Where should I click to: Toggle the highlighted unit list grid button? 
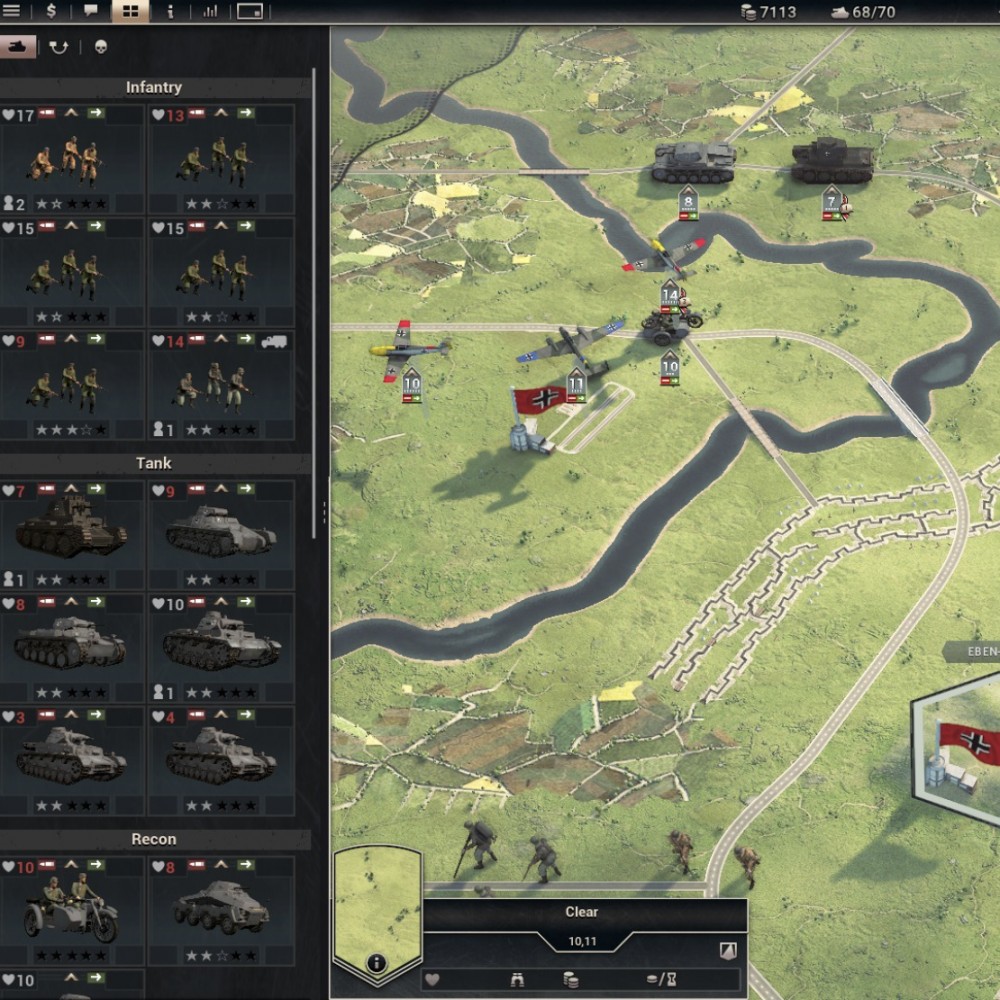tap(130, 11)
